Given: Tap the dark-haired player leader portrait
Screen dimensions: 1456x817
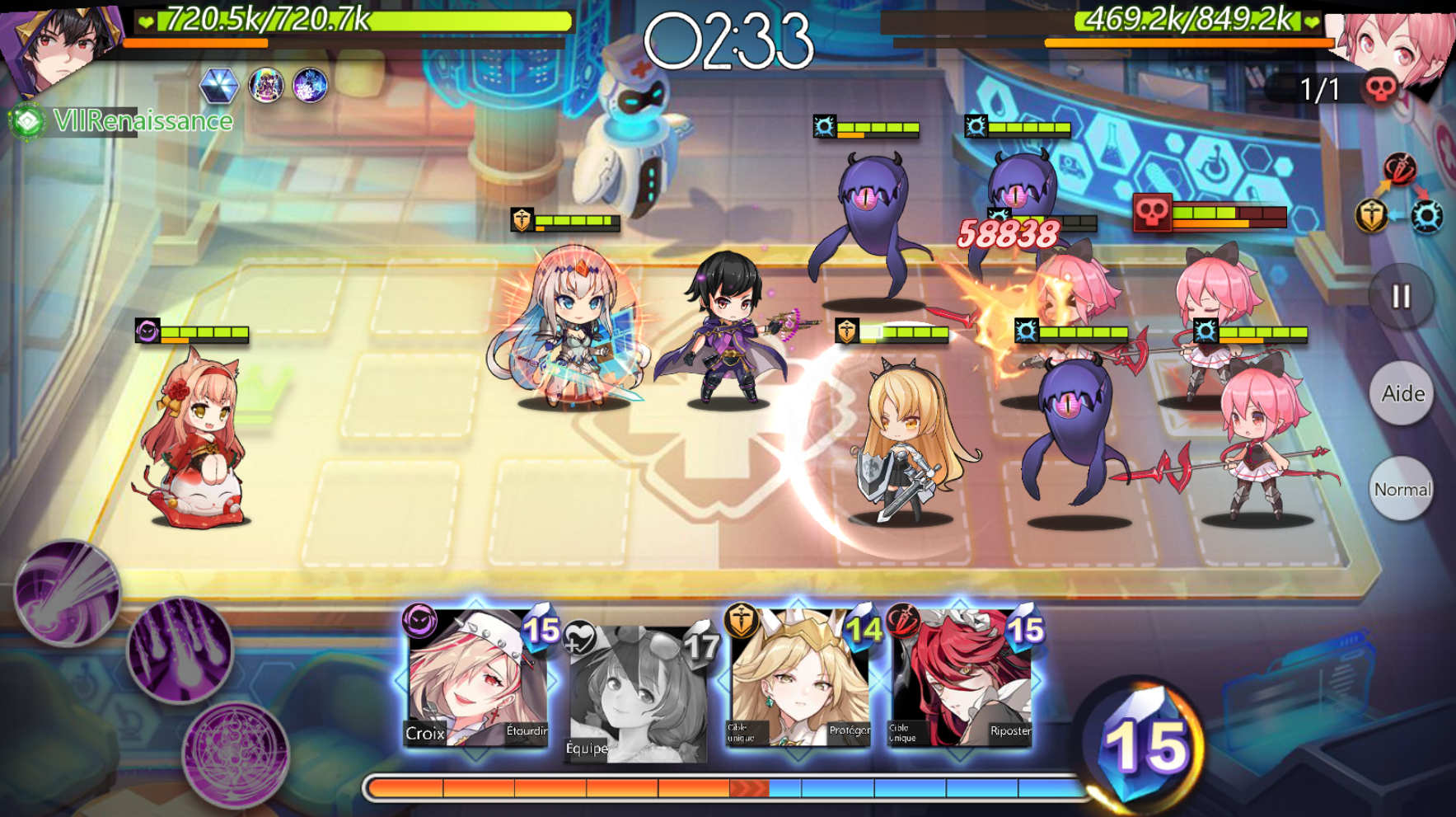Looking at the screenshot, I should 58,45.
